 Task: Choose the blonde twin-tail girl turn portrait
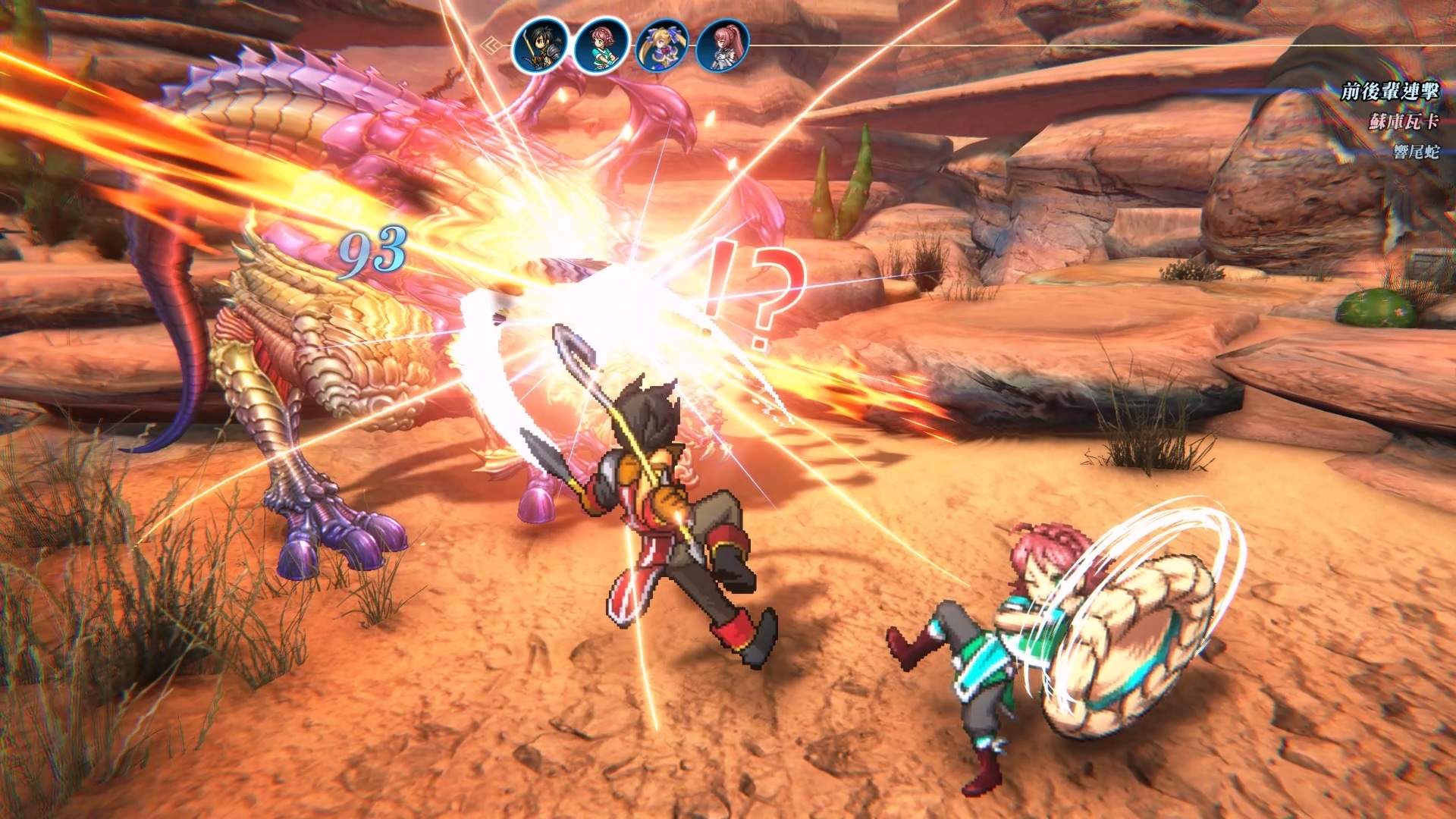[662, 46]
